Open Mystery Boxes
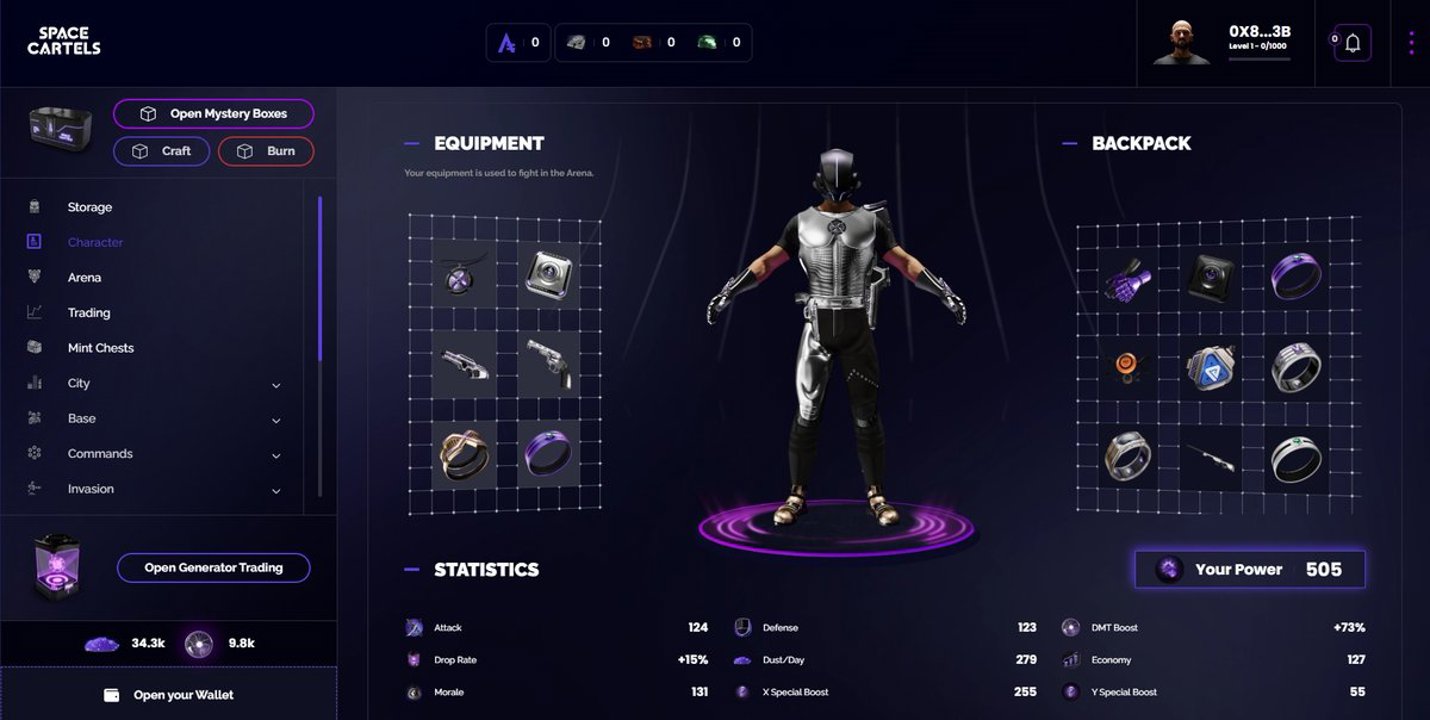Viewport: 1430px width, 720px height. 214,114
